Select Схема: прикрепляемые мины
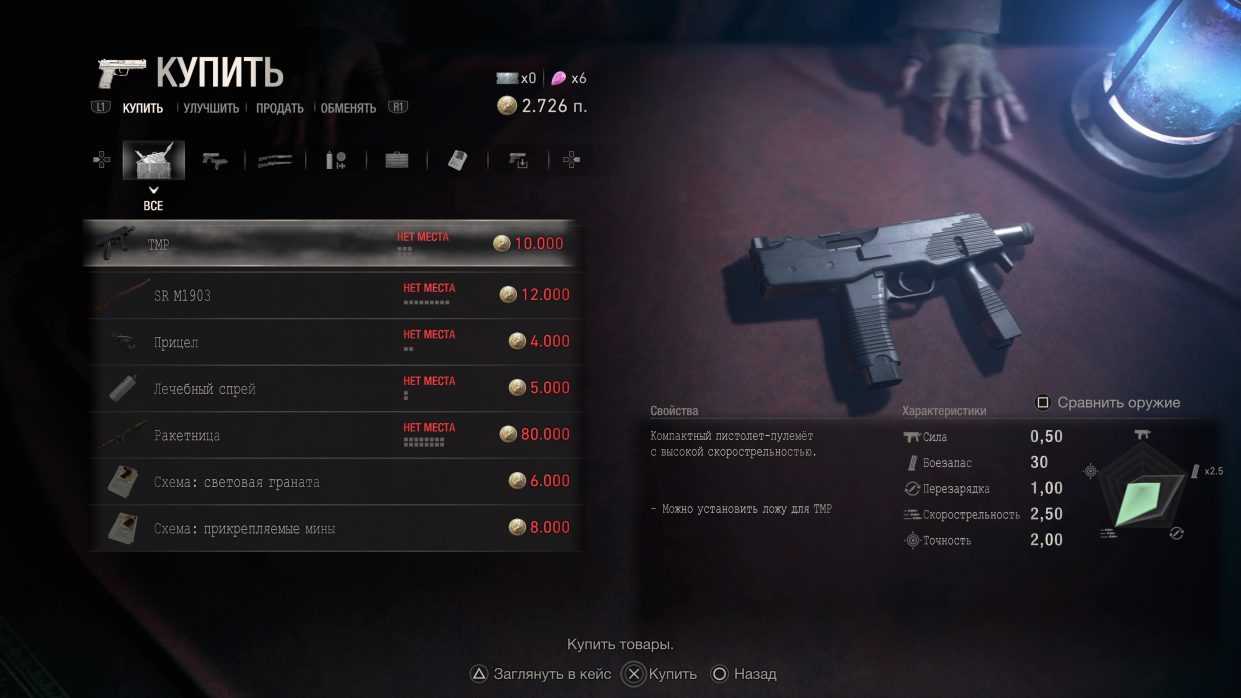Viewport: 1241px width, 698px height. tap(330, 528)
